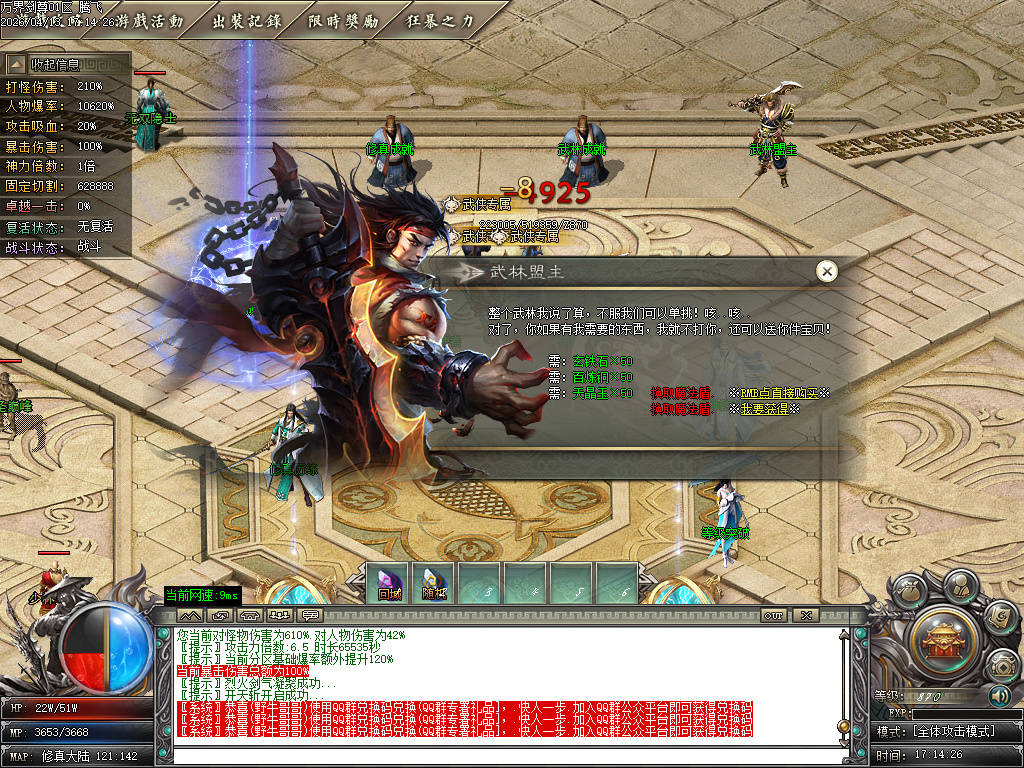The height and width of the screenshot is (768, 1024).
Task: Use the 回城 return scroll slot
Action: point(389,584)
